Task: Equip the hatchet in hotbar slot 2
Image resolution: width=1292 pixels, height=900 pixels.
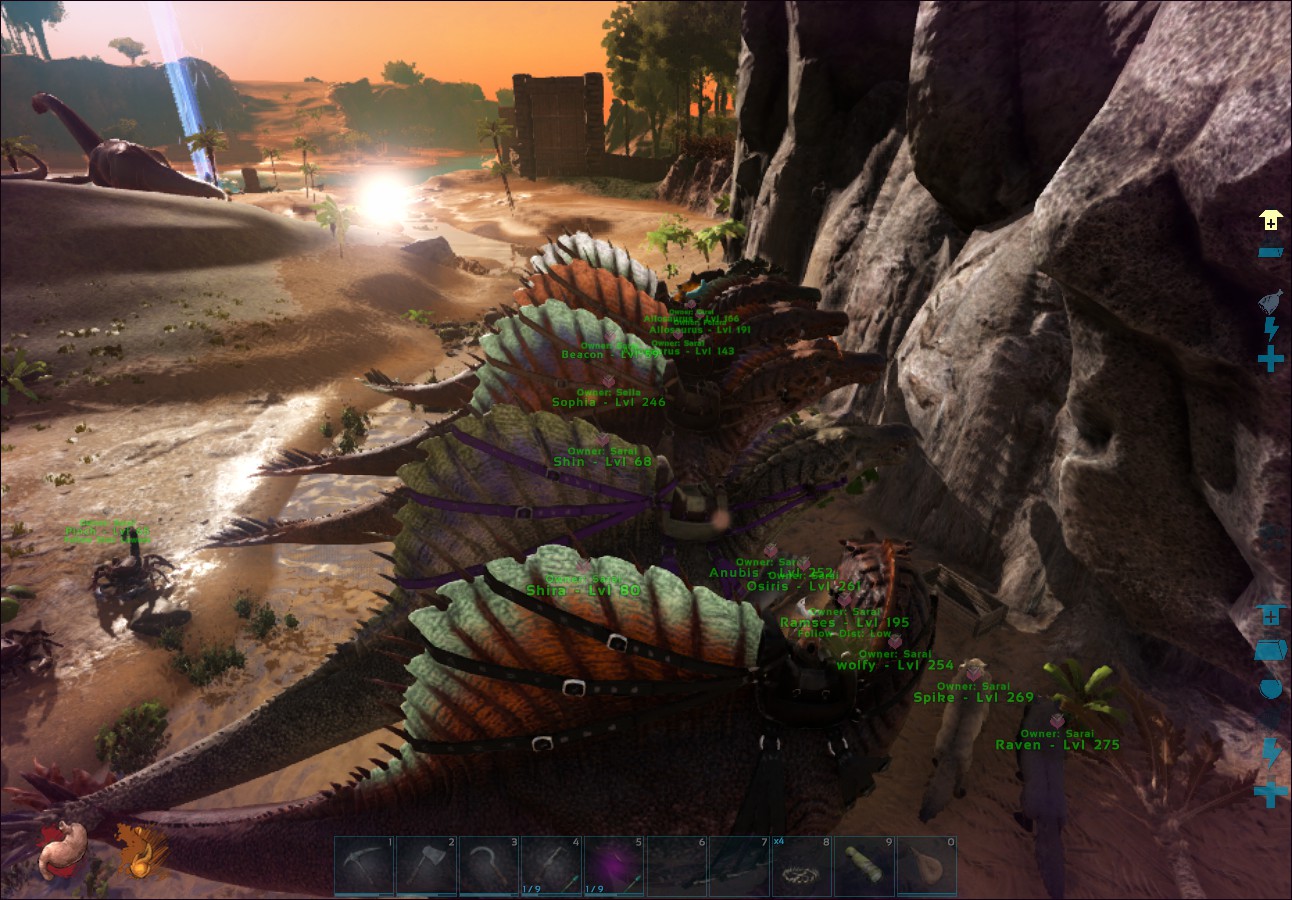Action: tap(426, 866)
